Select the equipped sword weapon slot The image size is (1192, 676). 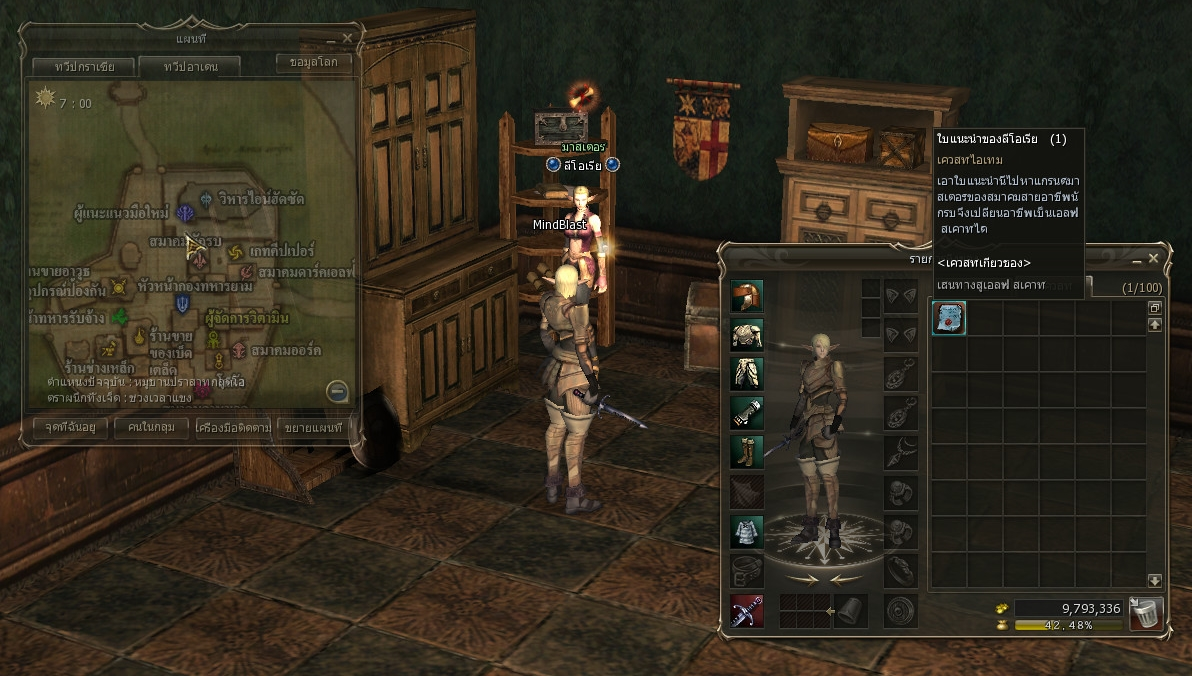point(747,610)
